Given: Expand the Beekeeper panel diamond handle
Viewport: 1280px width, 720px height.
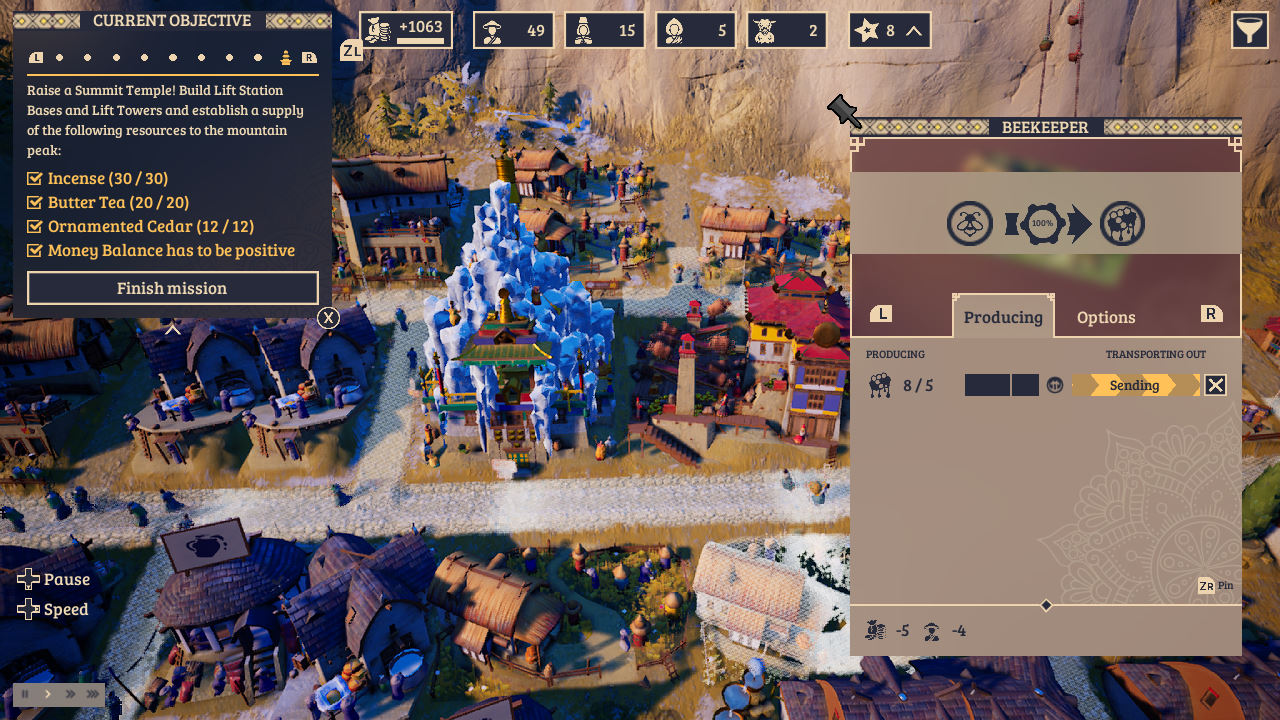Looking at the screenshot, I should 1046,604.
